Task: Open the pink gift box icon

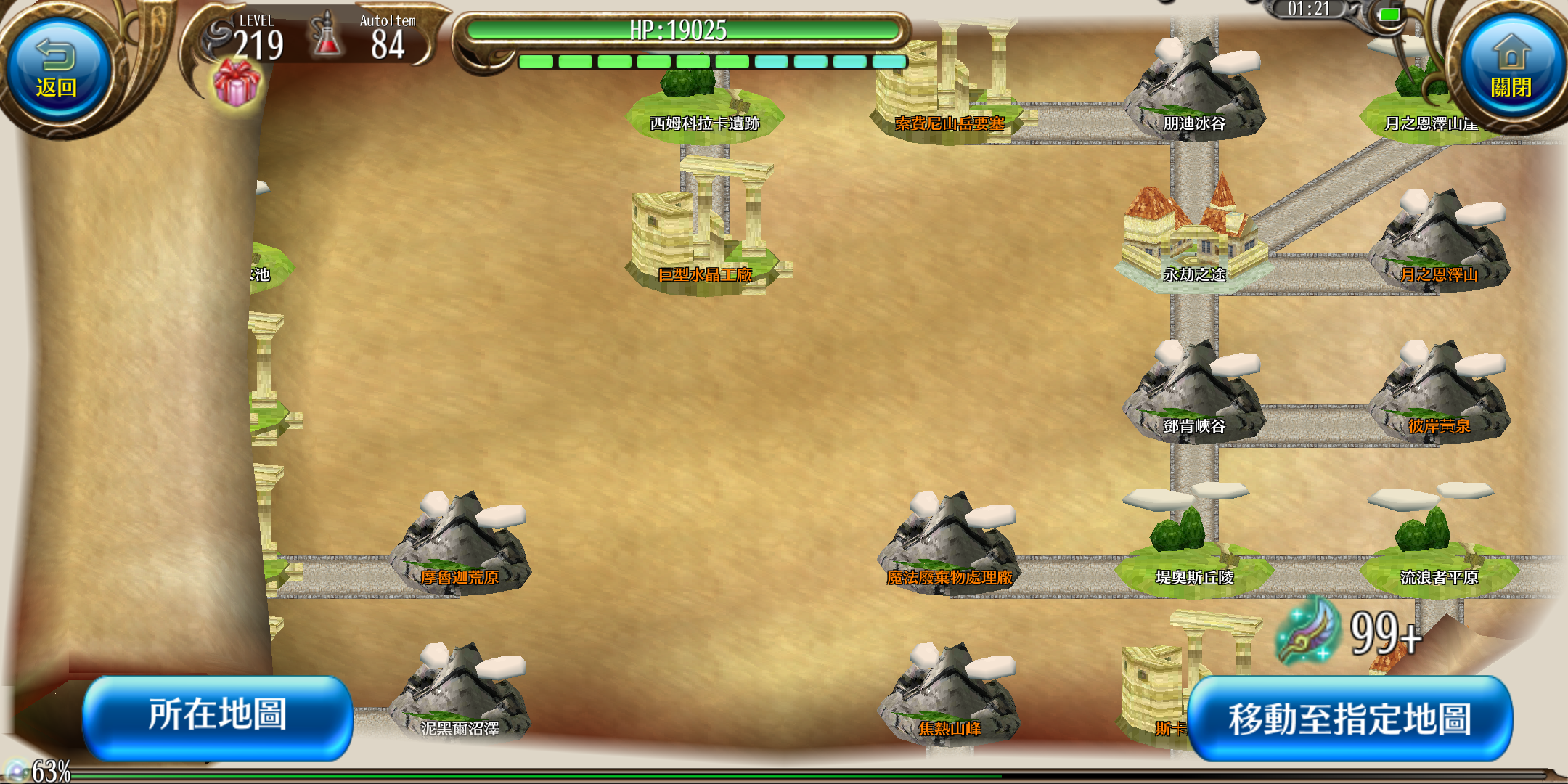Action: (237, 83)
